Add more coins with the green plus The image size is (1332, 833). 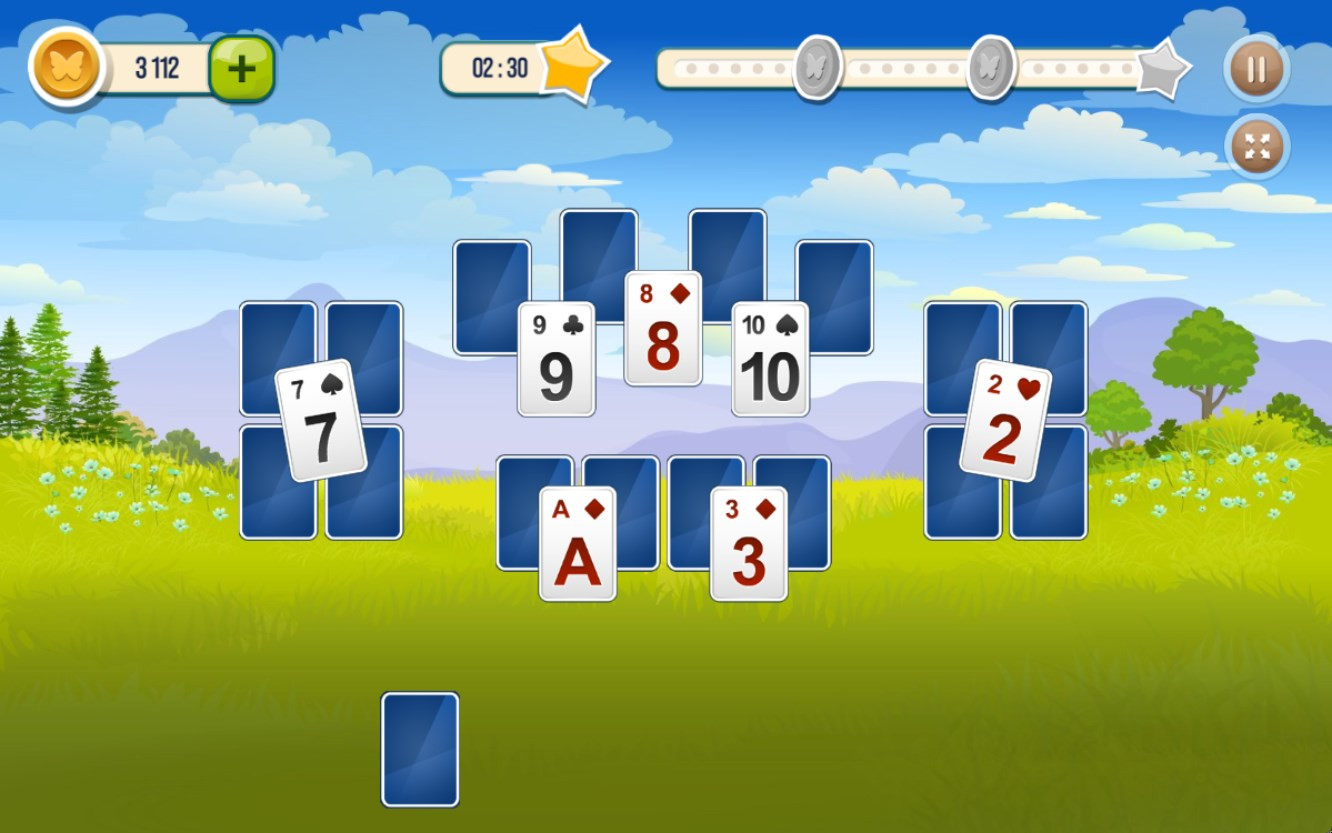click(x=241, y=69)
